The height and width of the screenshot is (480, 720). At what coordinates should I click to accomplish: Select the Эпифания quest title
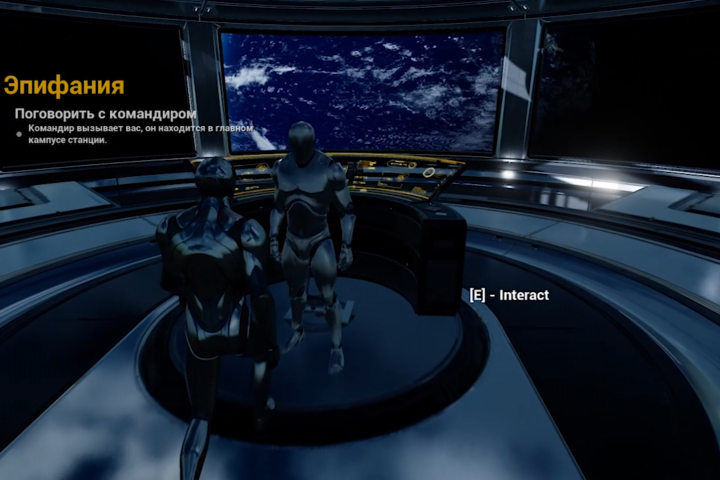[64, 85]
